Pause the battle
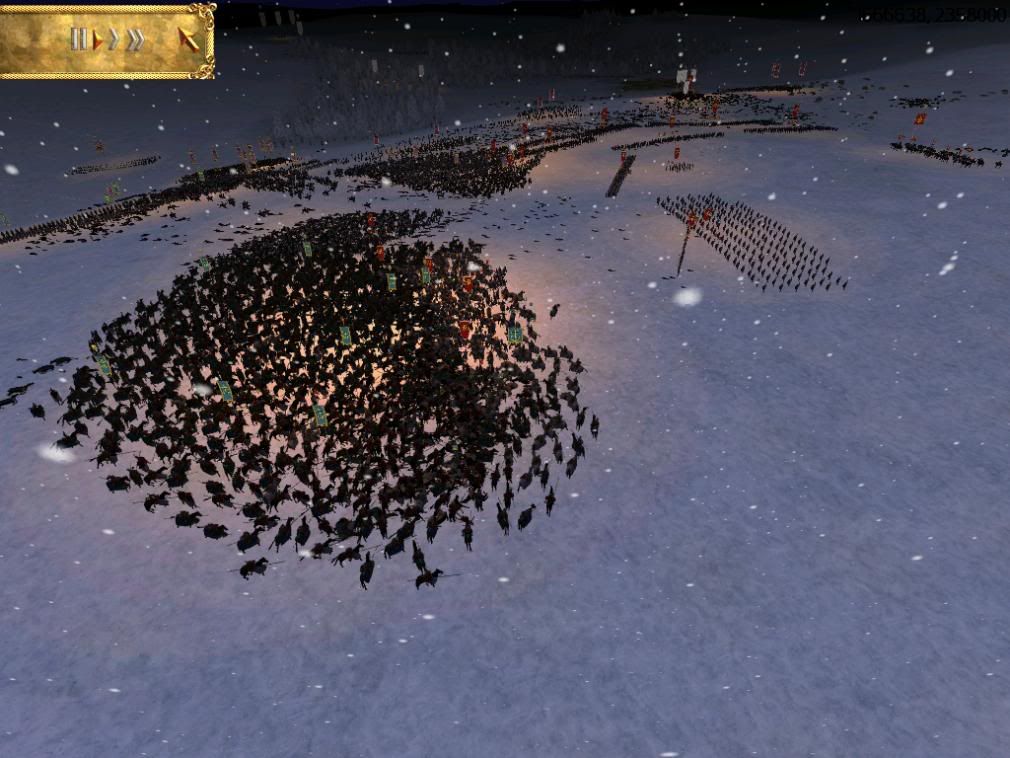This screenshot has width=1010, height=758. coord(78,40)
